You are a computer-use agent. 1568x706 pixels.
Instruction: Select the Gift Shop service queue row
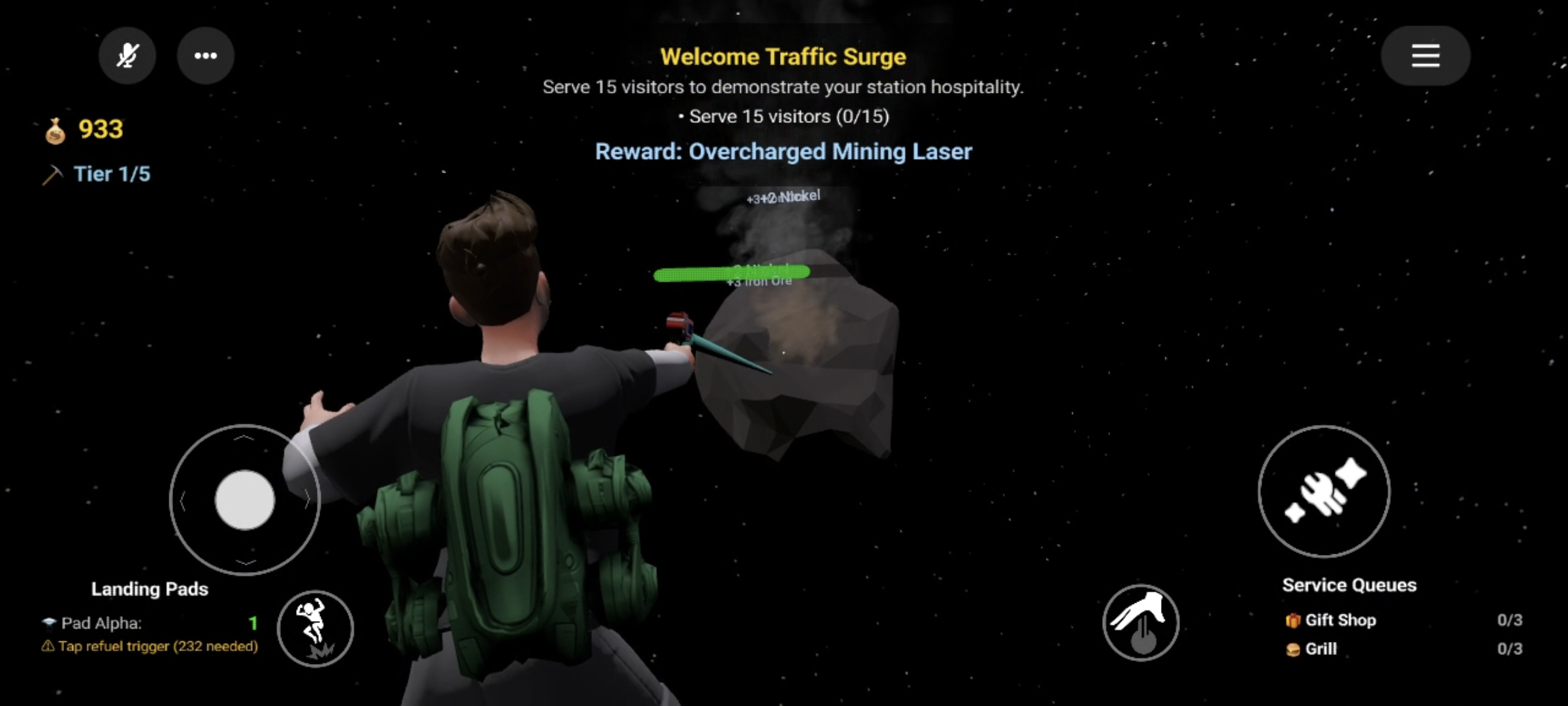coord(1403,620)
